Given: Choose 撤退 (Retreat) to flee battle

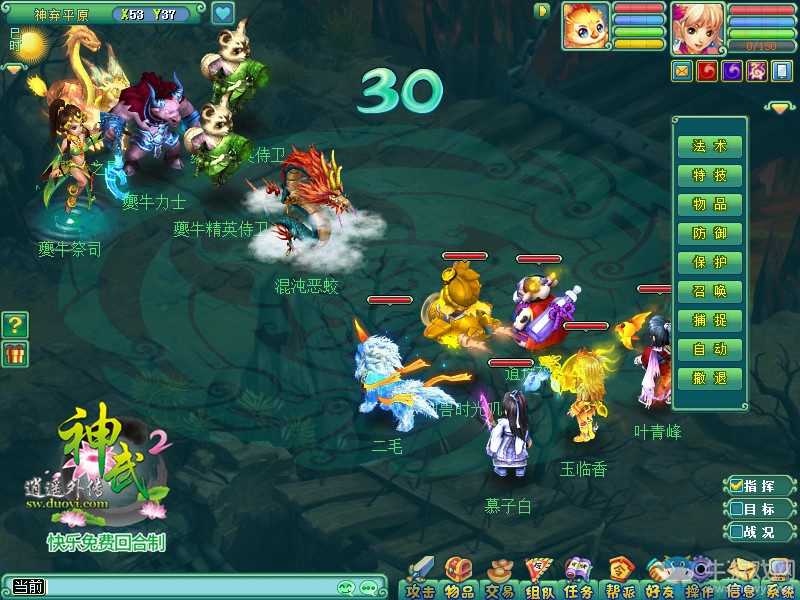Looking at the screenshot, I should [x=710, y=378].
